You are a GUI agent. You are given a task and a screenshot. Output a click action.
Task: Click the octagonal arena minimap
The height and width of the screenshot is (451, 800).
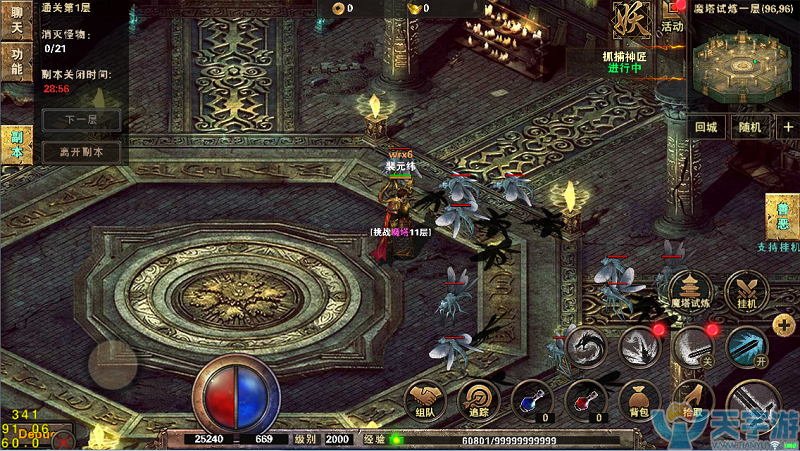[x=741, y=60]
